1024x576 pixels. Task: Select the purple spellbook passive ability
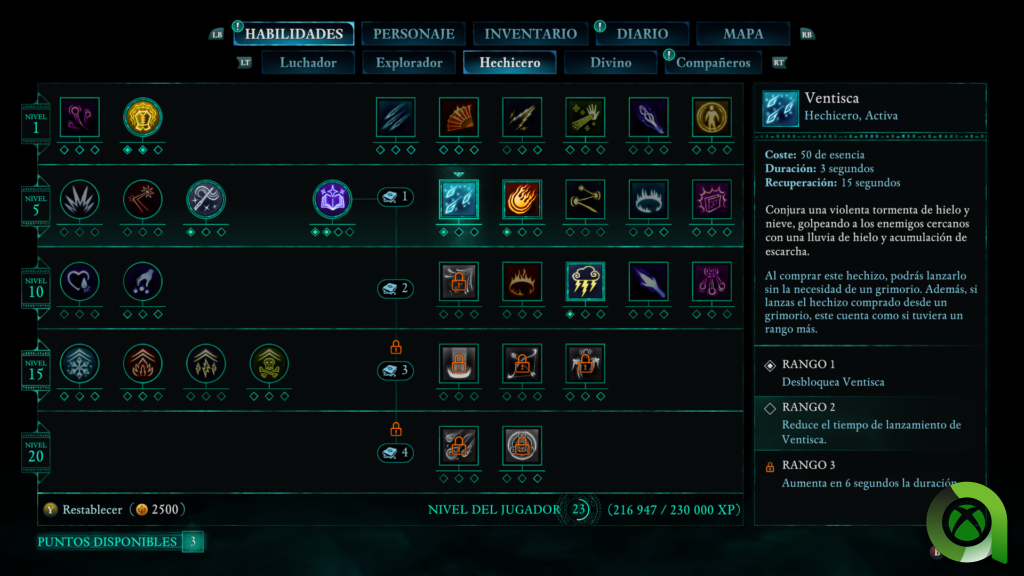[x=333, y=200]
